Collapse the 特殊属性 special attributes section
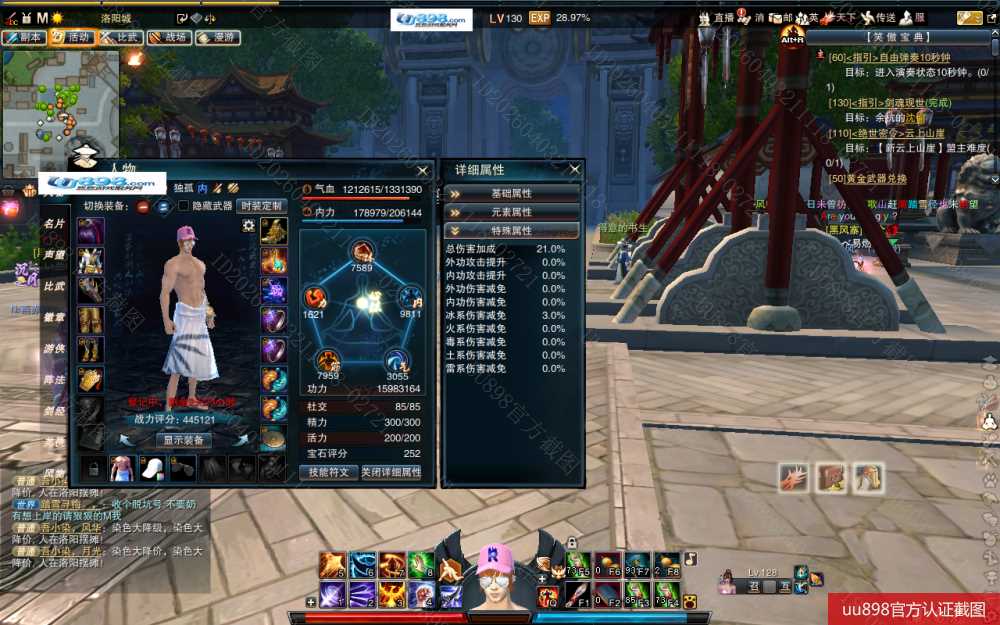 tap(512, 231)
